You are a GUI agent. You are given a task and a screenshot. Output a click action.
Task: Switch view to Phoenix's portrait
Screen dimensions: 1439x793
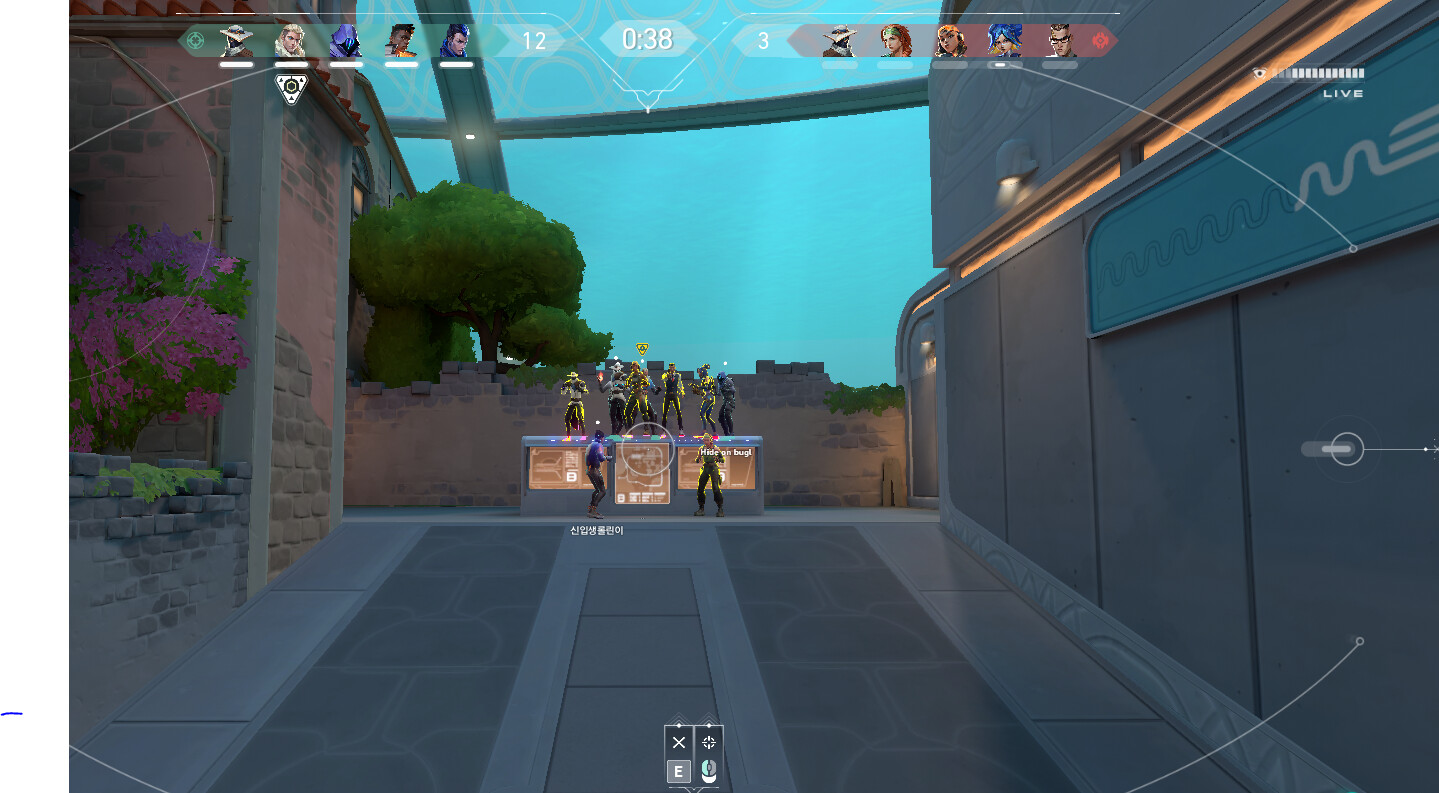point(401,41)
